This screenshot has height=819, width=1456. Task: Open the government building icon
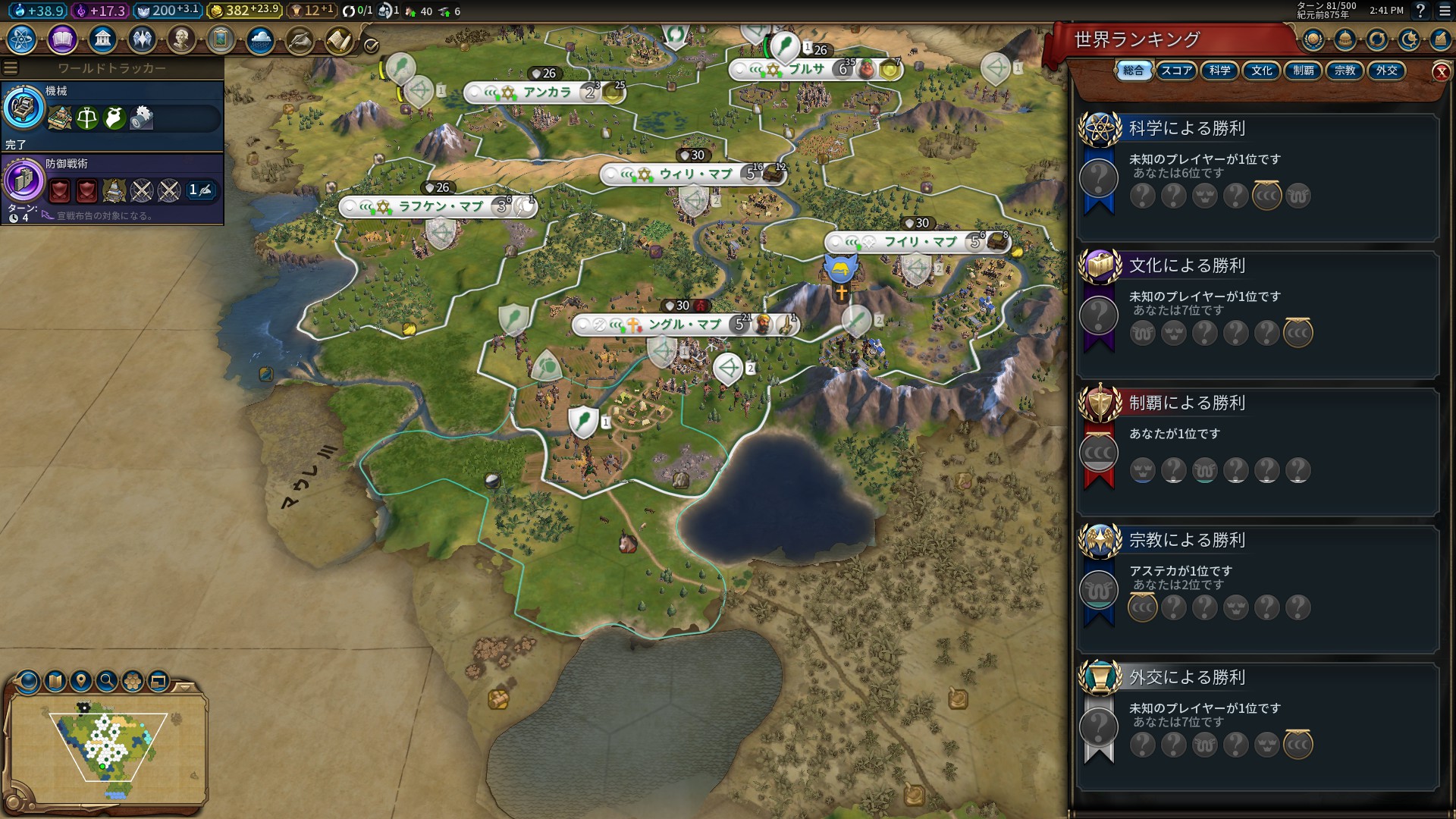pos(102,39)
